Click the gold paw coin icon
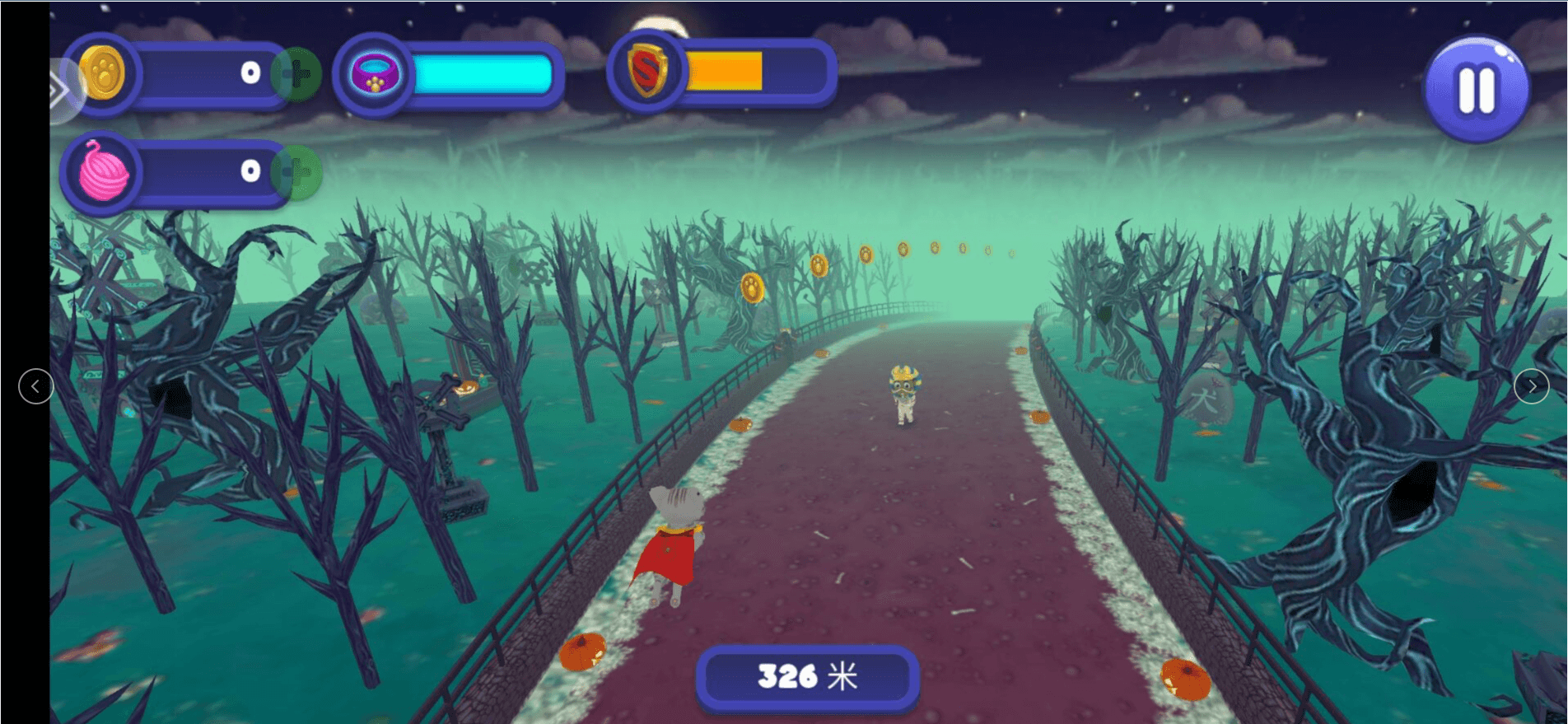This screenshot has width=1568, height=724. (102, 74)
